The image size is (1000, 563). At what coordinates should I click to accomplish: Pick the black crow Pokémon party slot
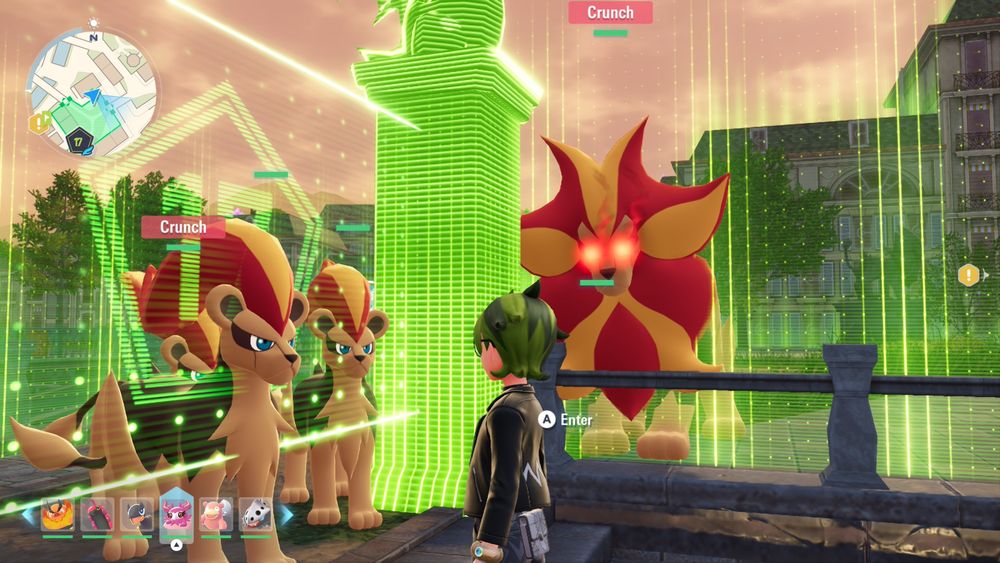click(137, 515)
